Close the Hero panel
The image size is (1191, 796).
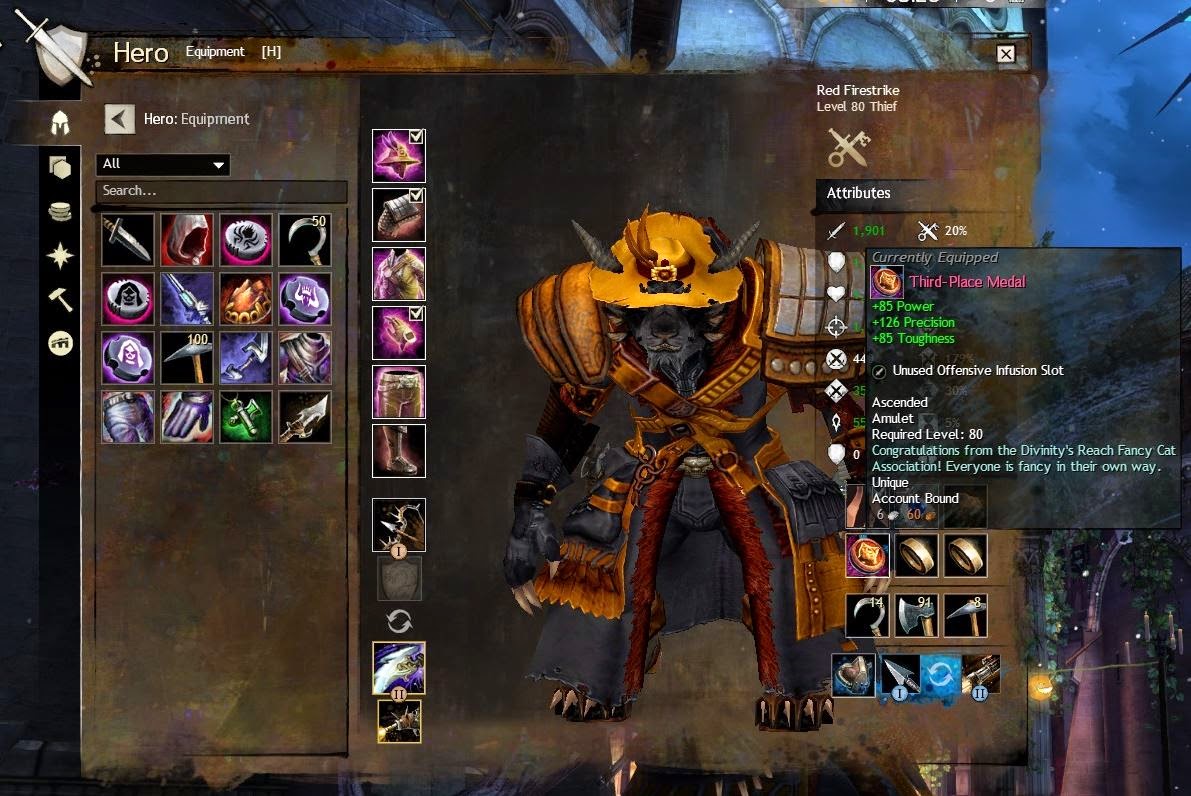pos(1006,54)
